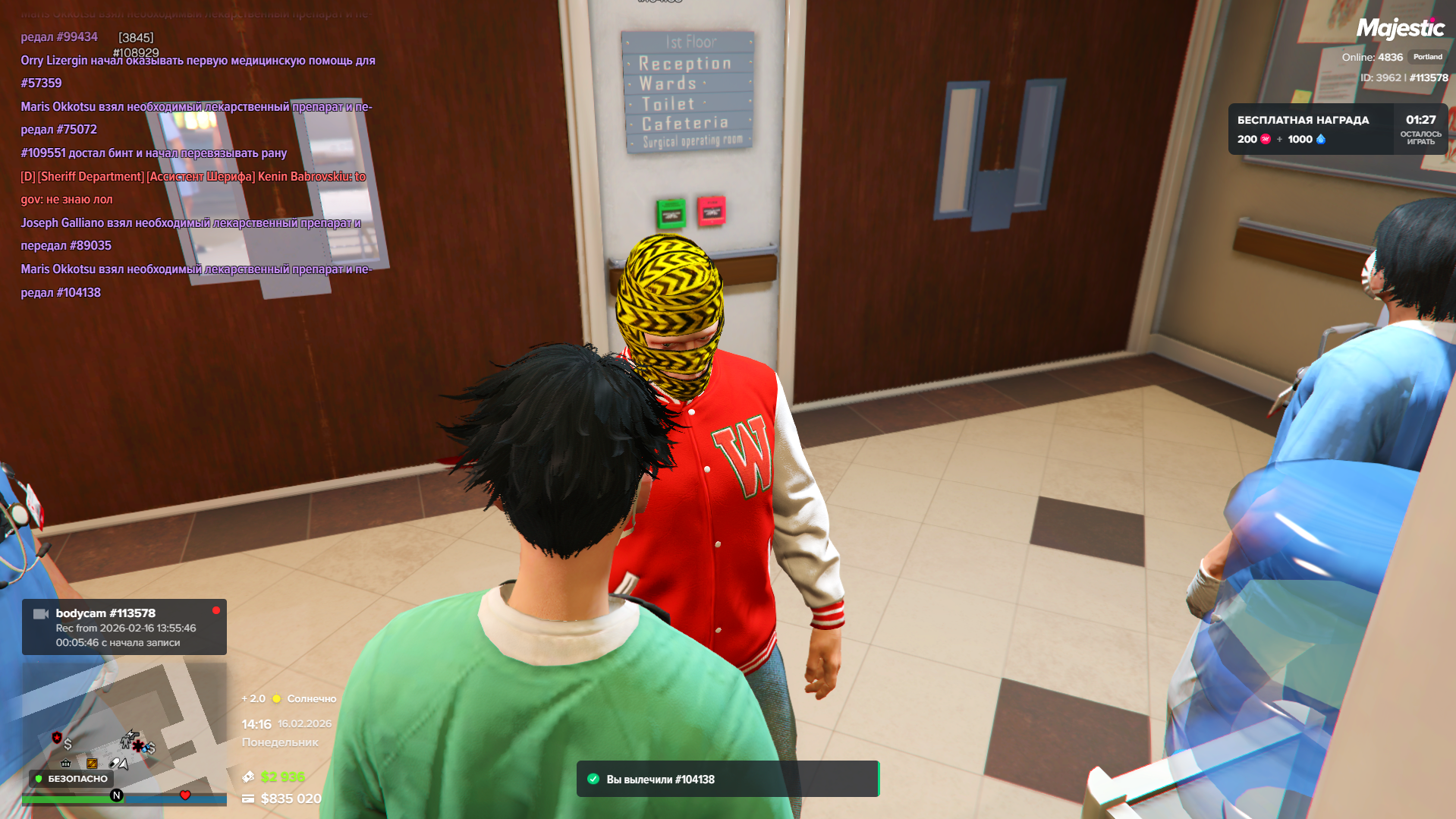Click the Portland server badge

point(1427,57)
